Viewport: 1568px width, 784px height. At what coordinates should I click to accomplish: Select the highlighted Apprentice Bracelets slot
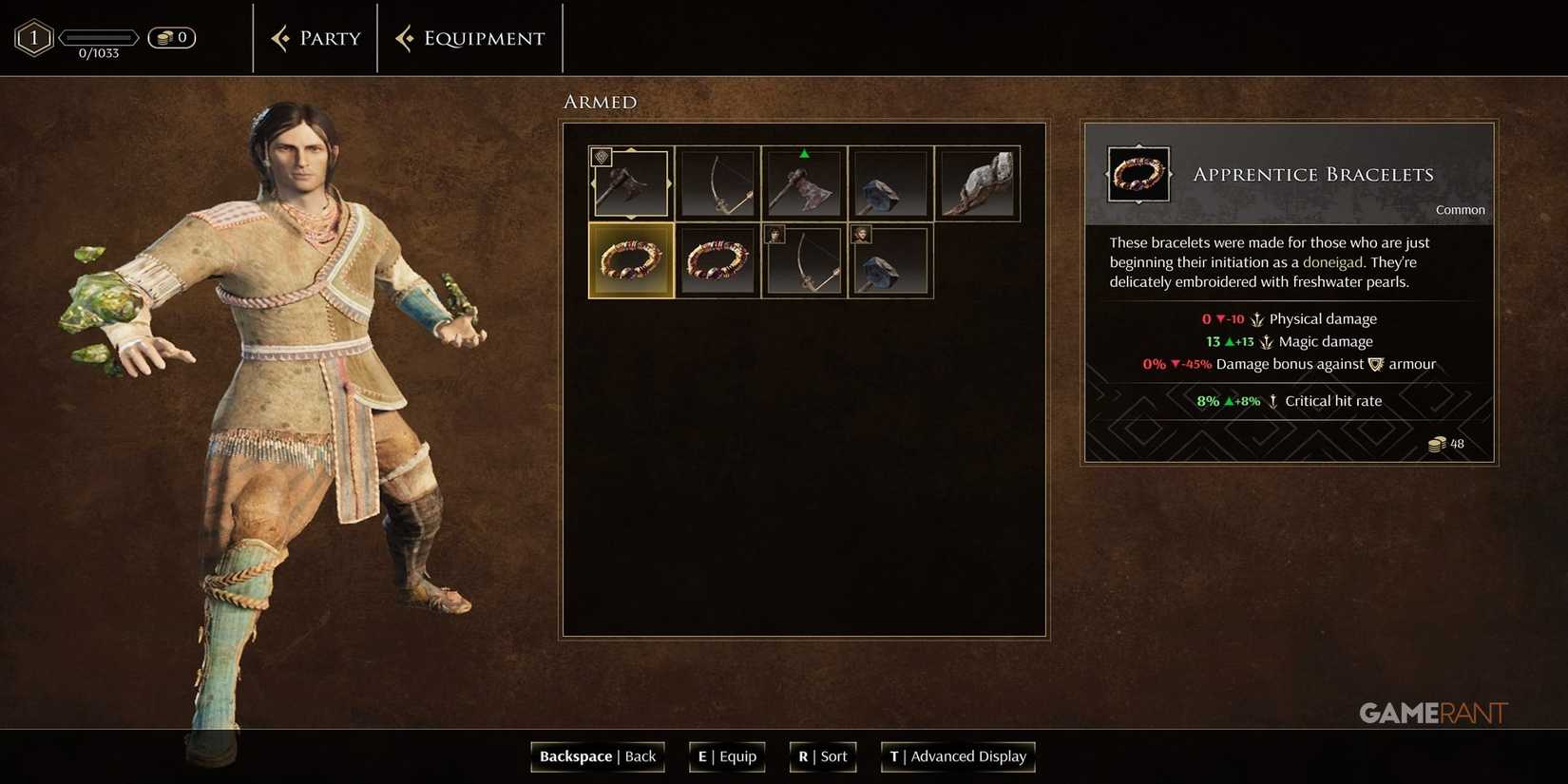pyautogui.click(x=630, y=259)
